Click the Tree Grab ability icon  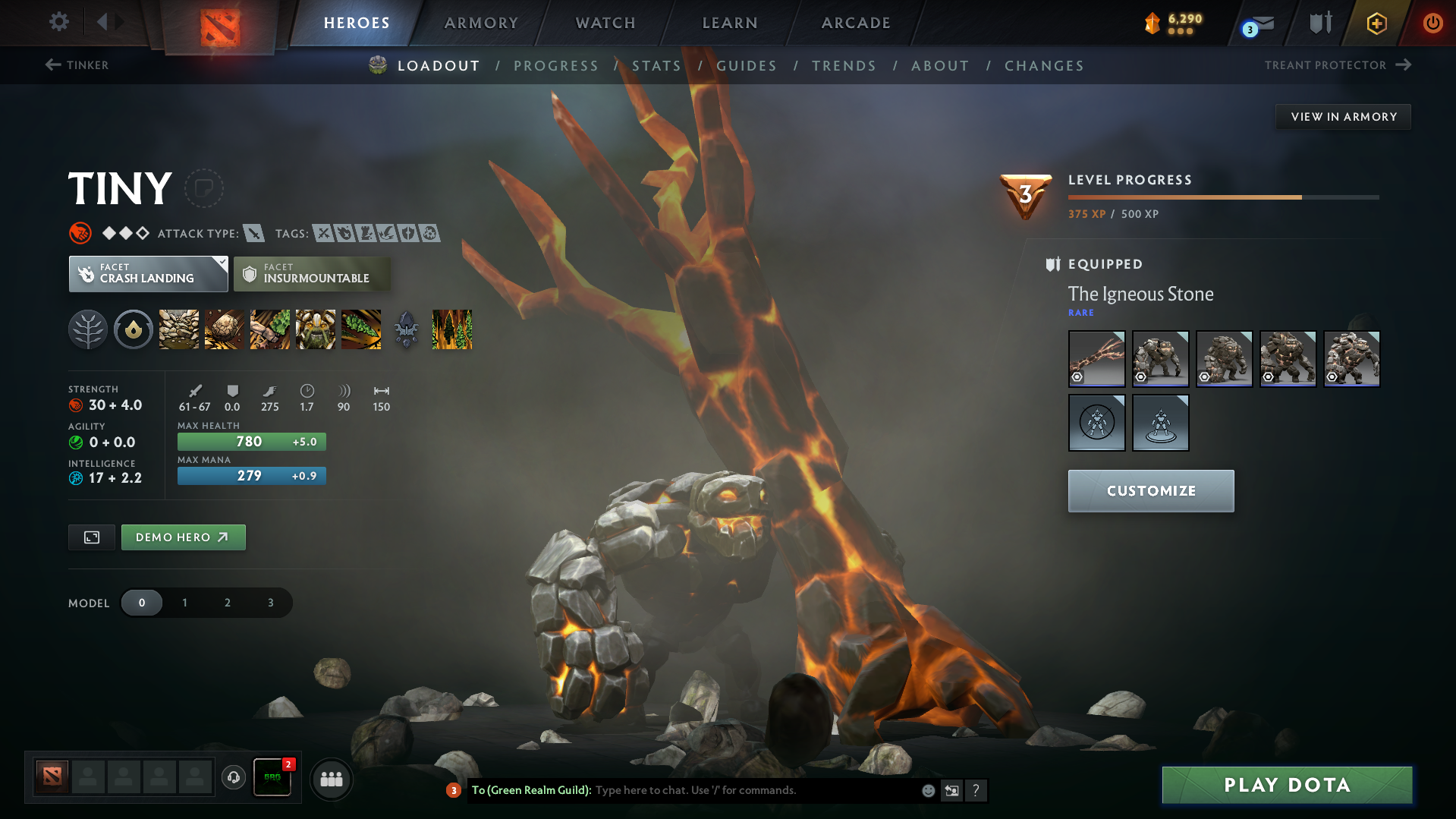[x=269, y=329]
